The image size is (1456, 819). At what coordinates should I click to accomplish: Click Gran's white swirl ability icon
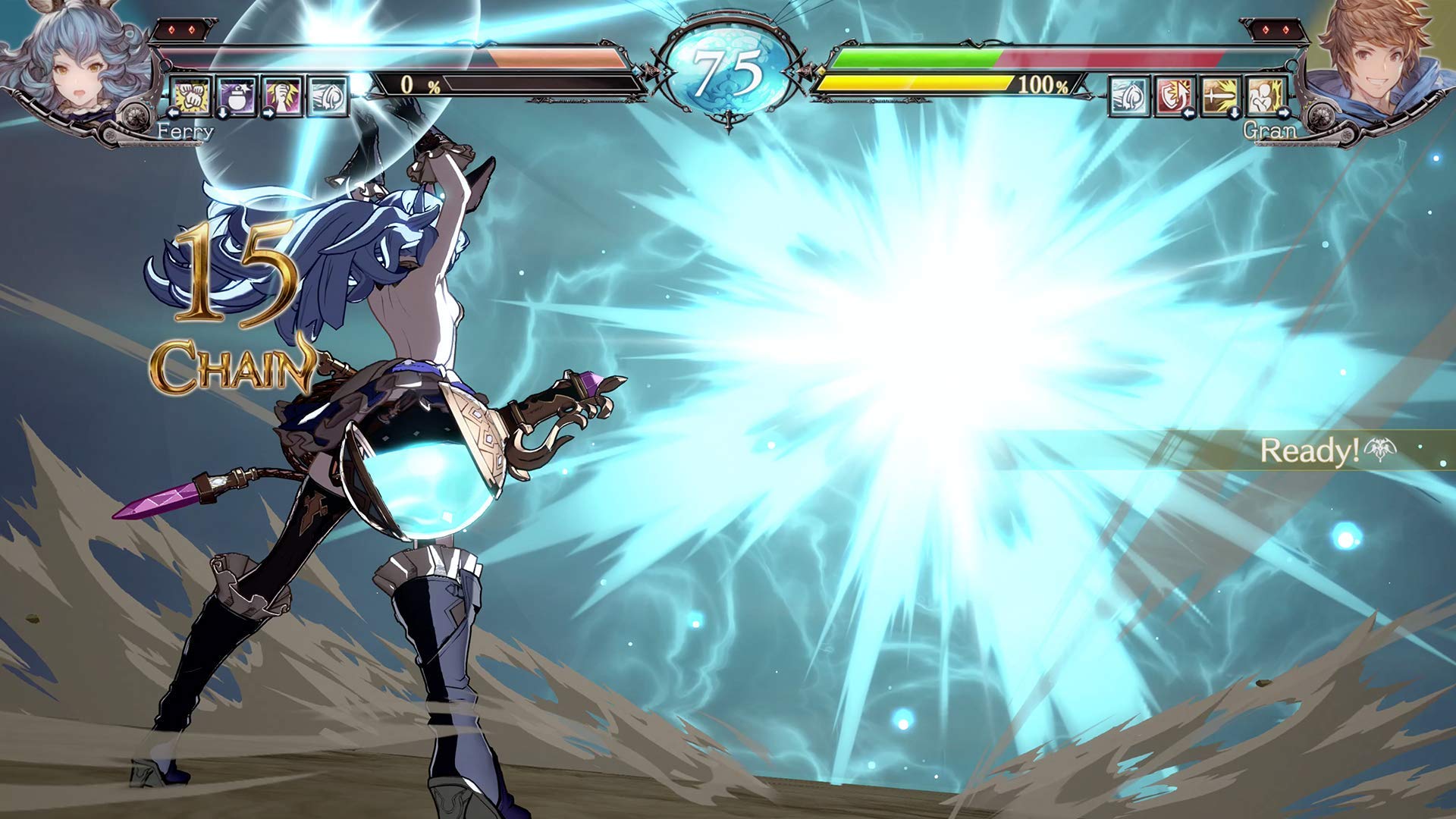click(1128, 96)
